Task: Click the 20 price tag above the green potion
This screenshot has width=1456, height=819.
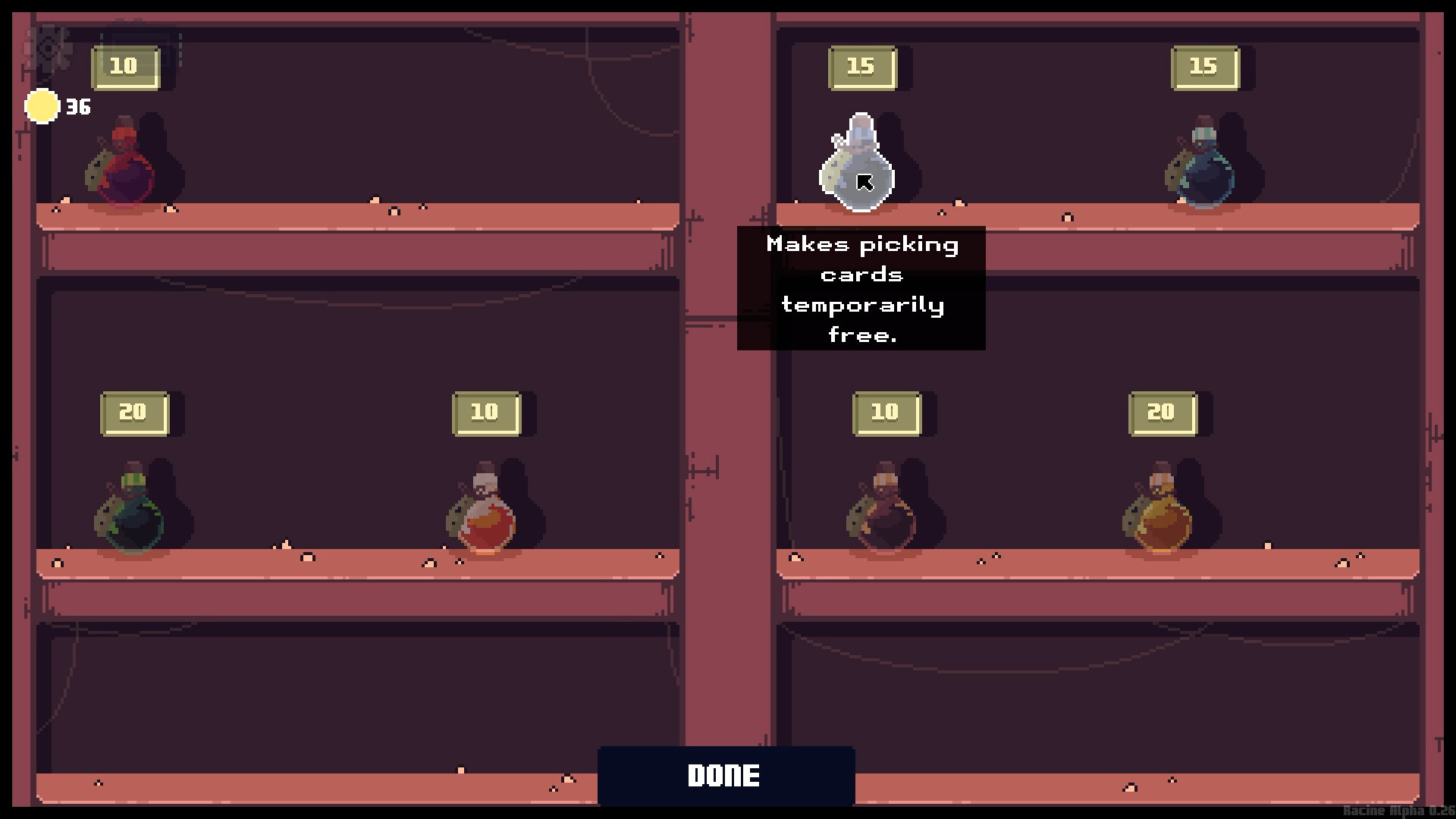Action: click(x=135, y=412)
